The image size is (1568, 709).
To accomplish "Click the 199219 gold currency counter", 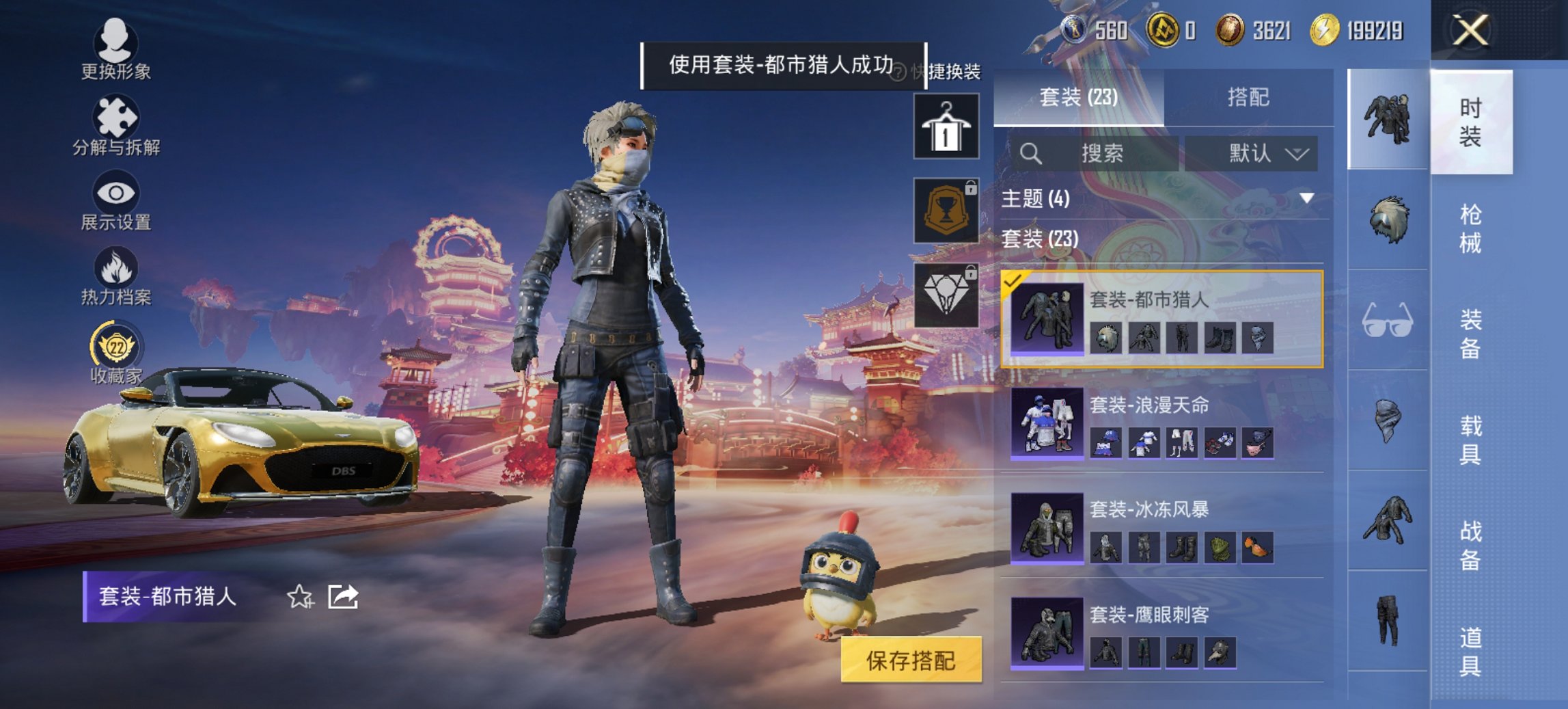I will coord(1360,29).
